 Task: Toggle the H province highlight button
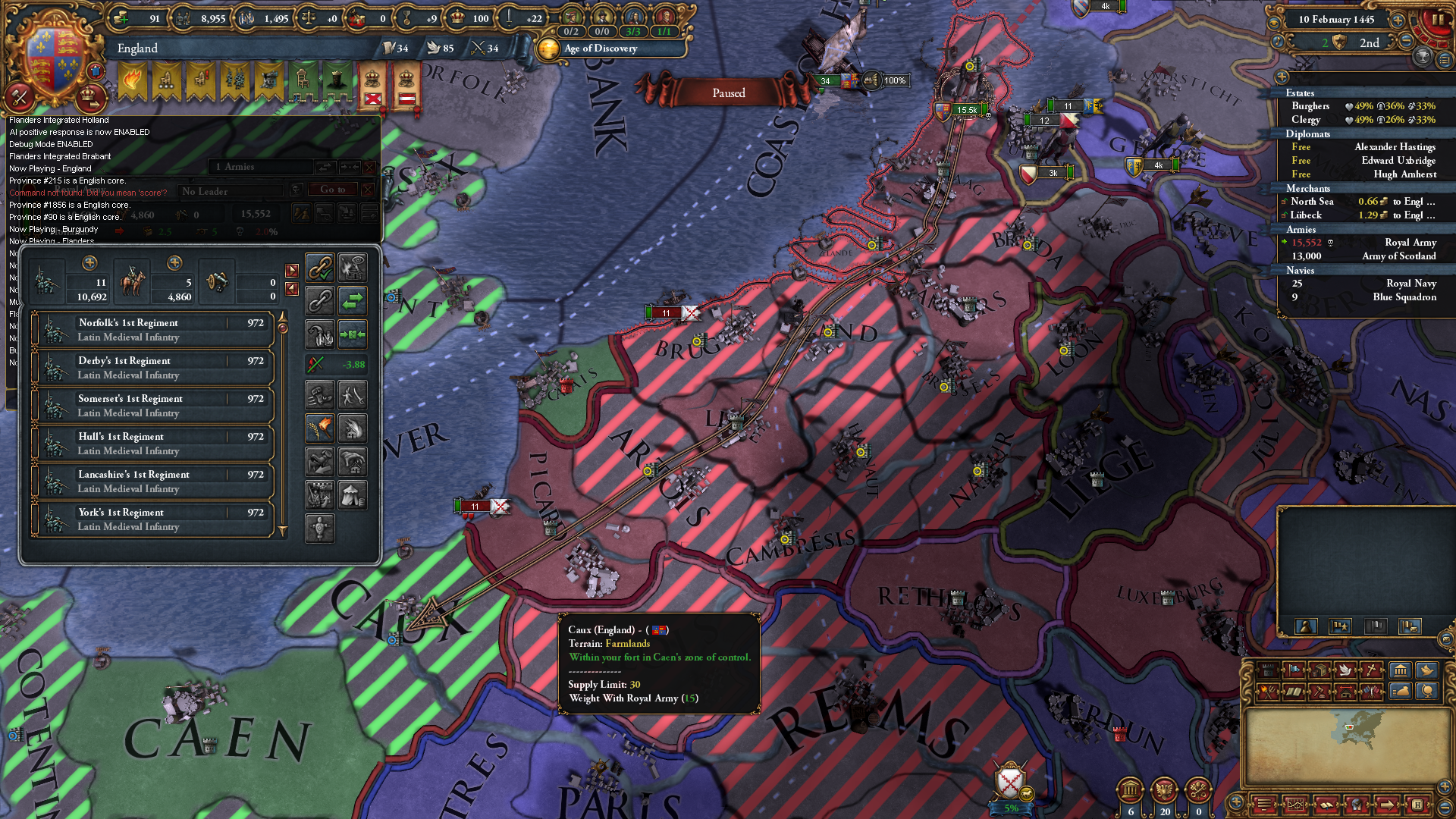[1418, 804]
